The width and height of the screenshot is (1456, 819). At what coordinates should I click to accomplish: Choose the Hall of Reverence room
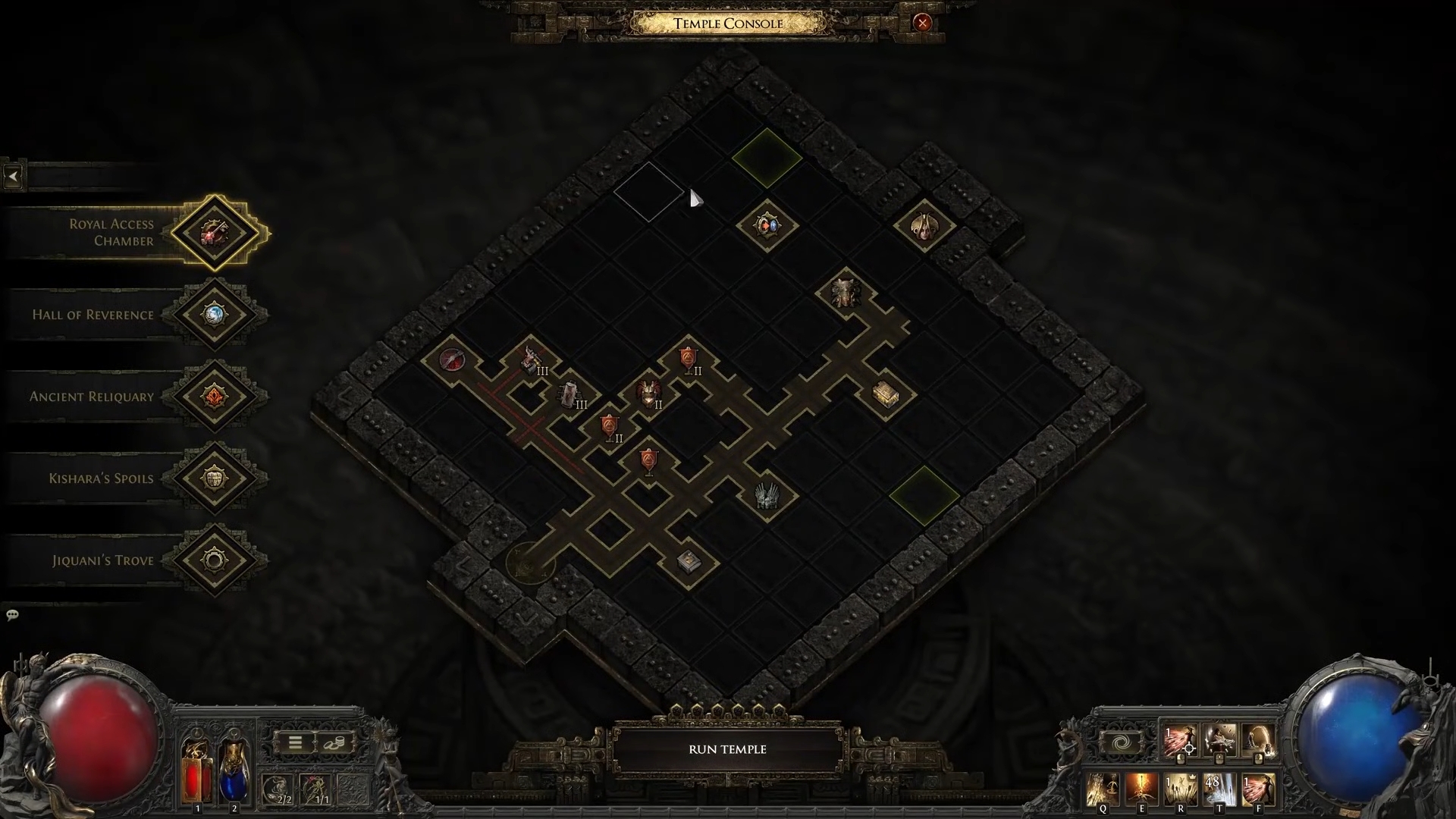[215, 314]
